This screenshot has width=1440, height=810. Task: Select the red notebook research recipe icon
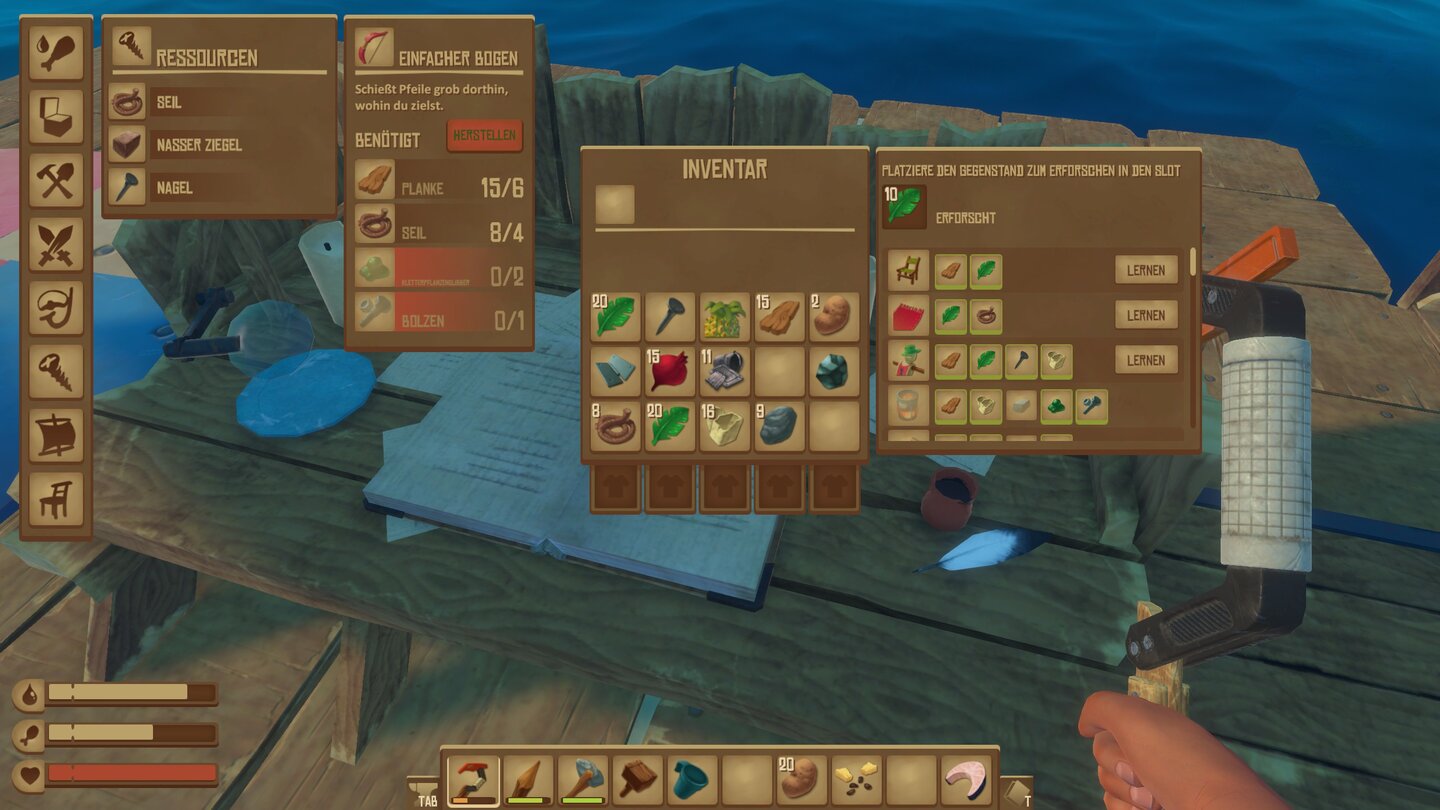click(x=906, y=315)
